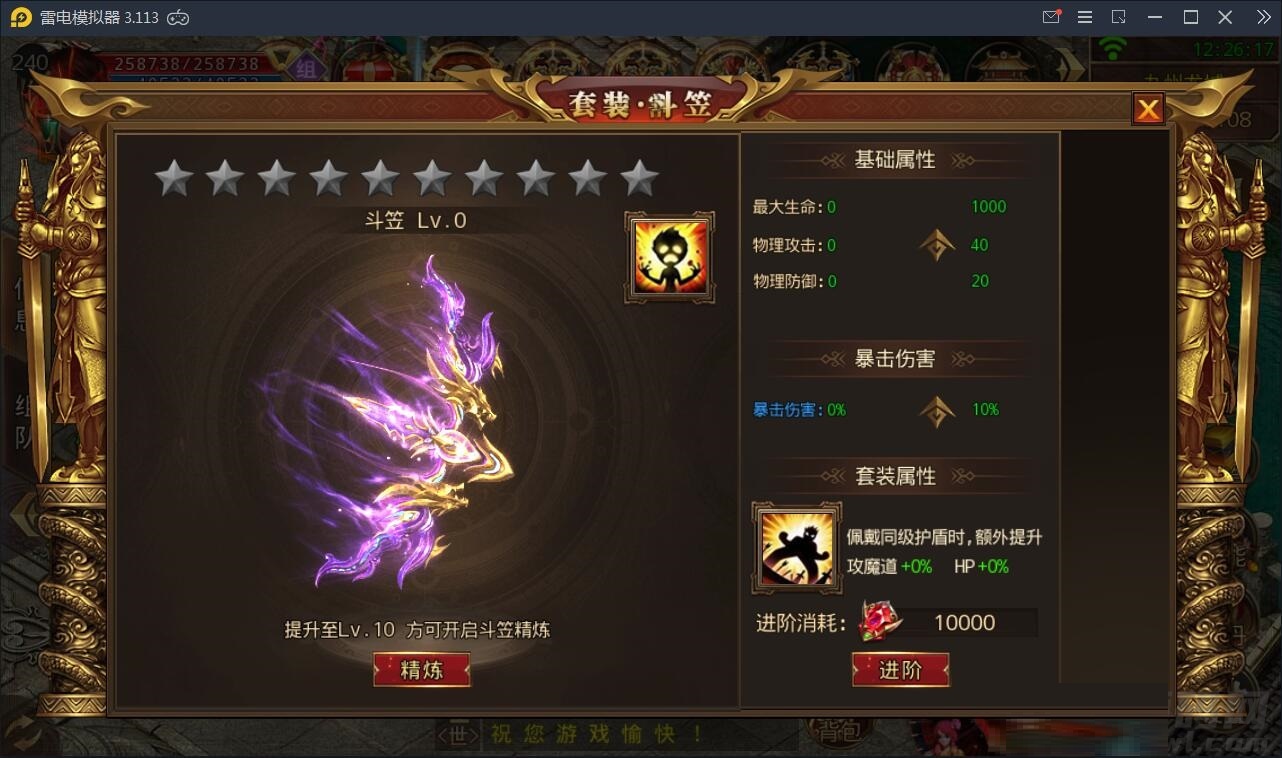1282x758 pixels.
Task: Expand the toolbar with the double-chevron icon
Action: coord(1263,16)
